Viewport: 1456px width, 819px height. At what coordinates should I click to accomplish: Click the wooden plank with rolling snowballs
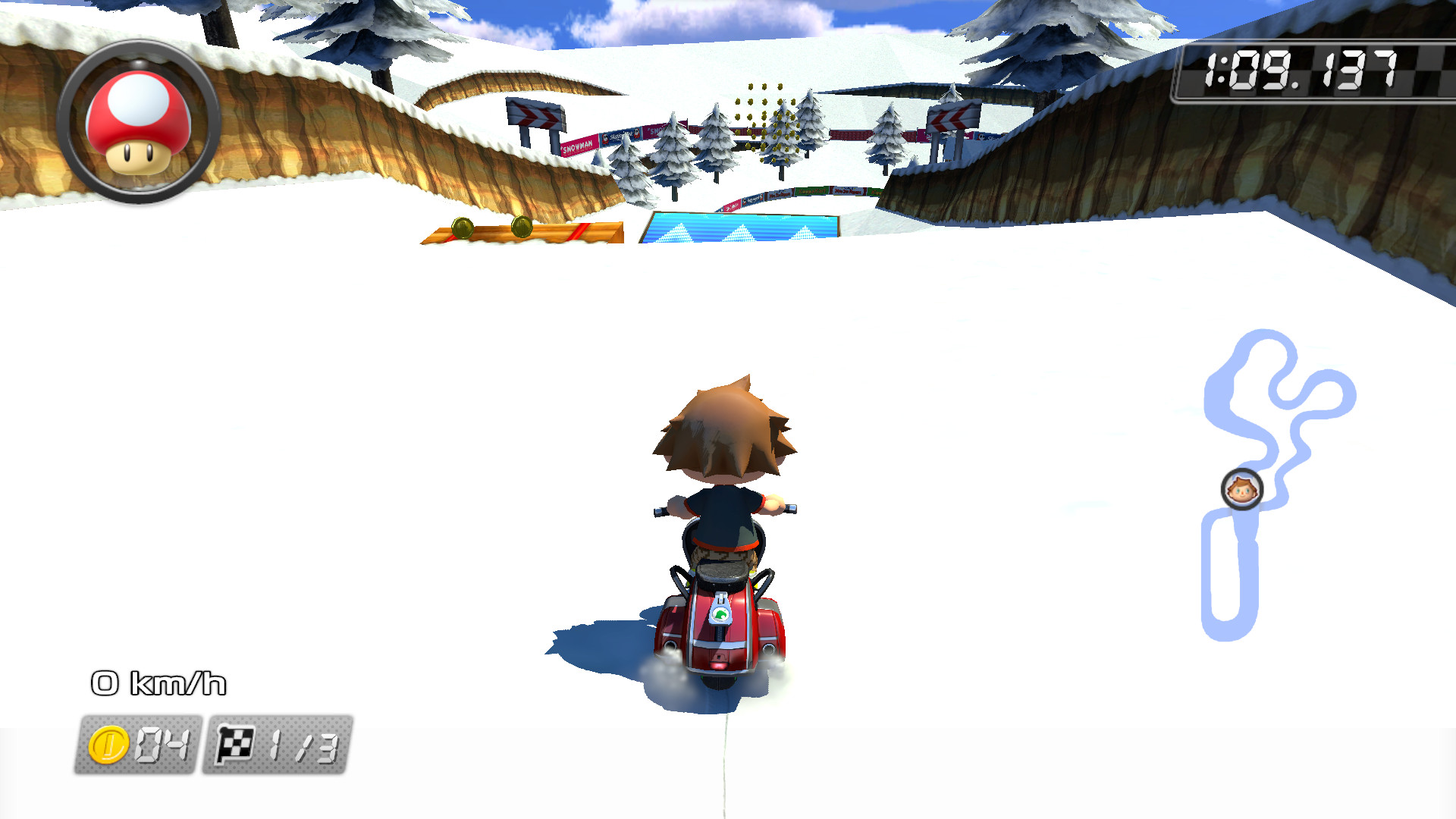point(516,231)
